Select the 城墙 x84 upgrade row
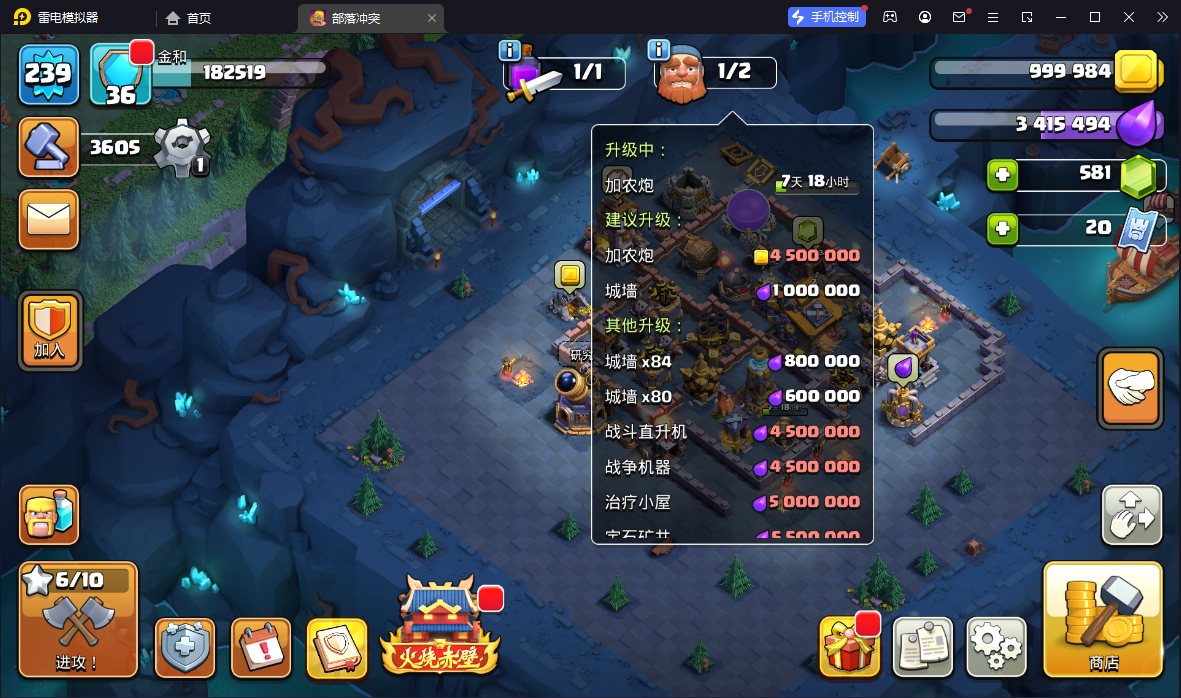The height and width of the screenshot is (698, 1181). click(x=732, y=361)
